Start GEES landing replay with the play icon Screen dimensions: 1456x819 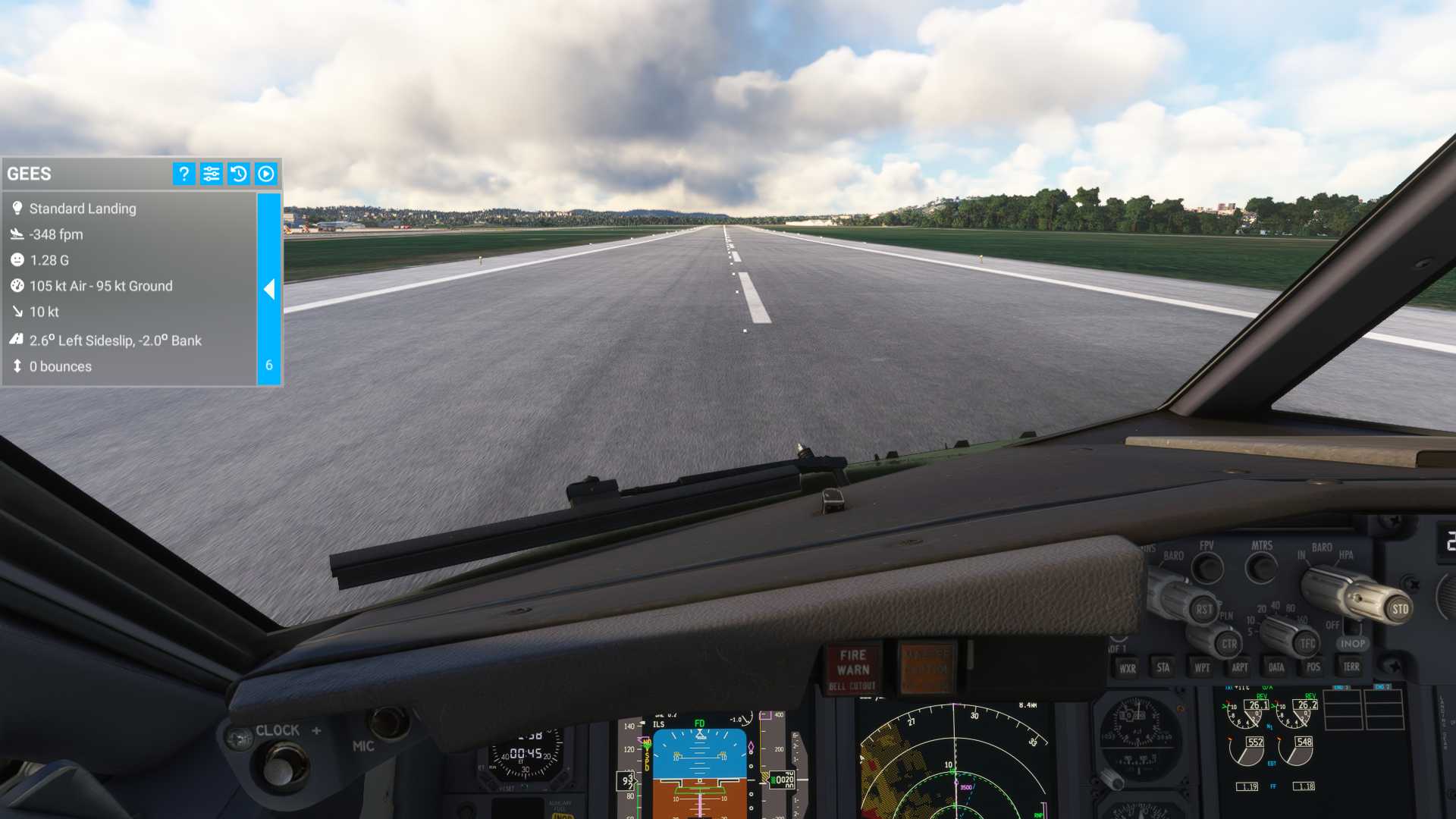point(264,174)
